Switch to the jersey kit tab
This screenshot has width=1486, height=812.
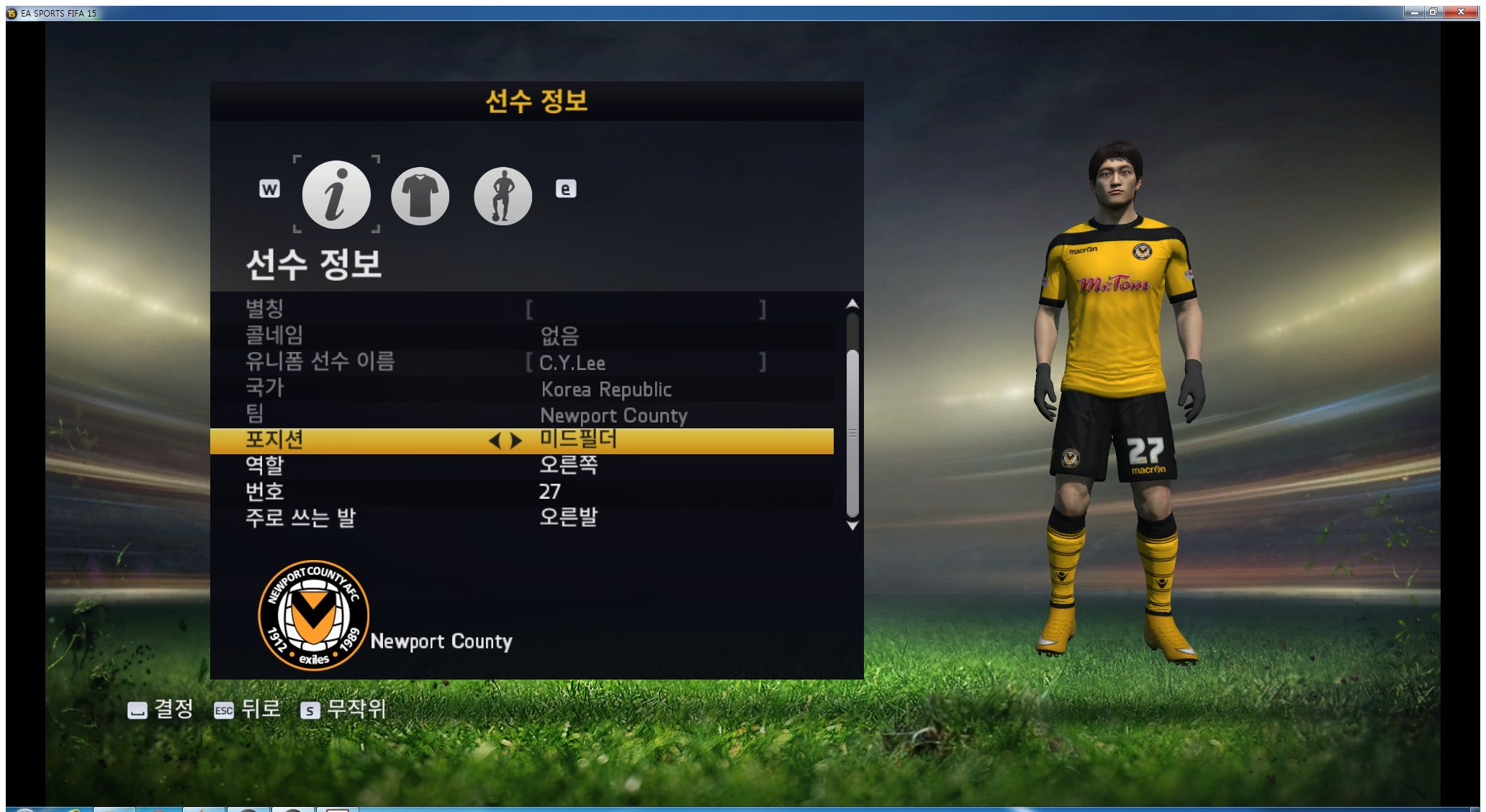[x=420, y=196]
